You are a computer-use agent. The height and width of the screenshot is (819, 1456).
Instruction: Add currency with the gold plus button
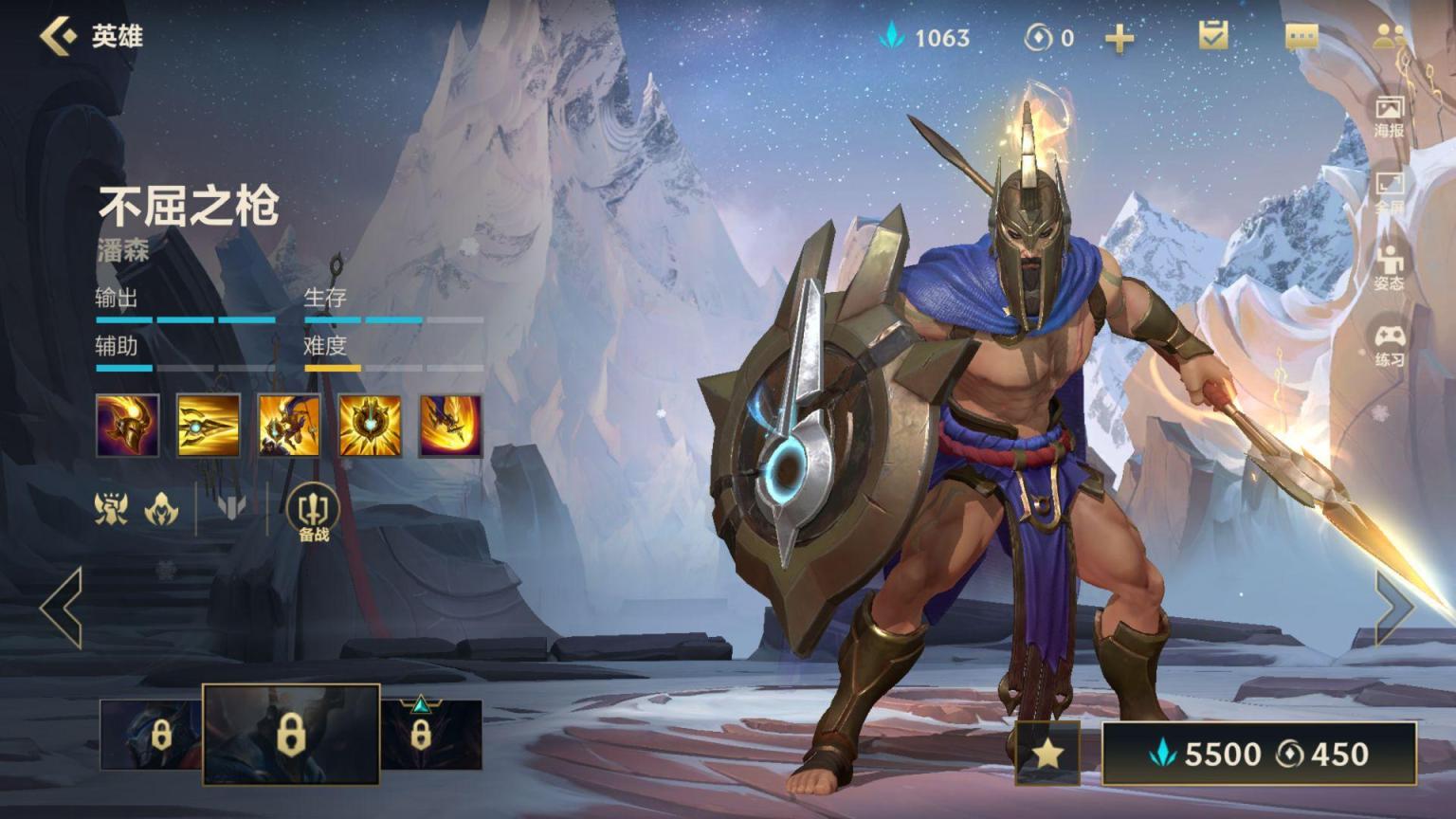[x=1119, y=38]
